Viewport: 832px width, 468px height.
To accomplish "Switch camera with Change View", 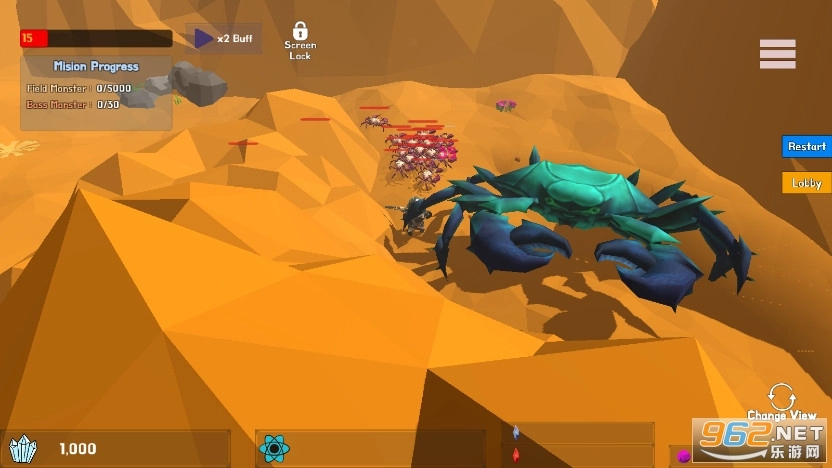I will 781,398.
